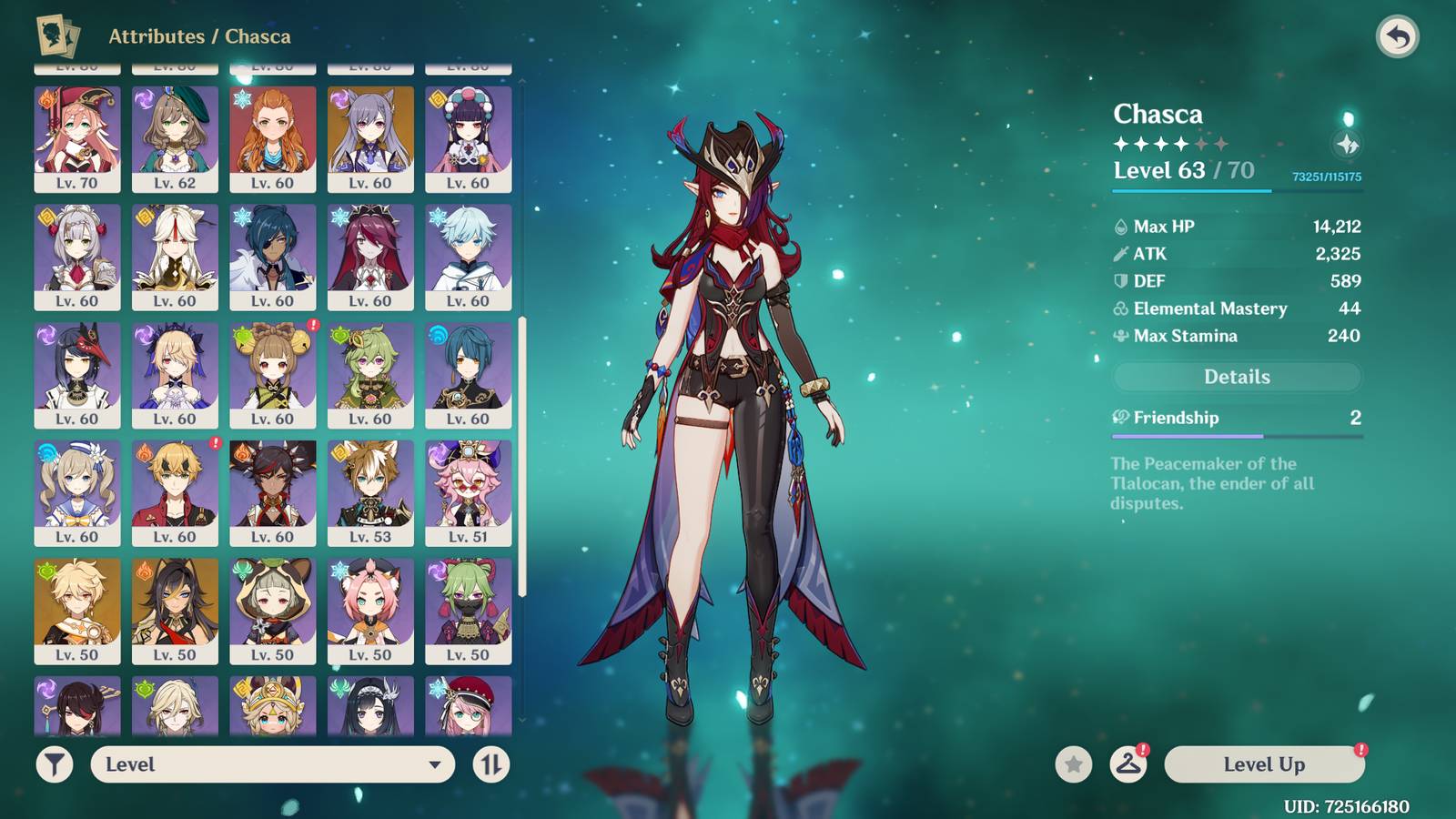Select the Lv. 53 character portrait
The height and width of the screenshot is (819, 1456).
click(370, 493)
